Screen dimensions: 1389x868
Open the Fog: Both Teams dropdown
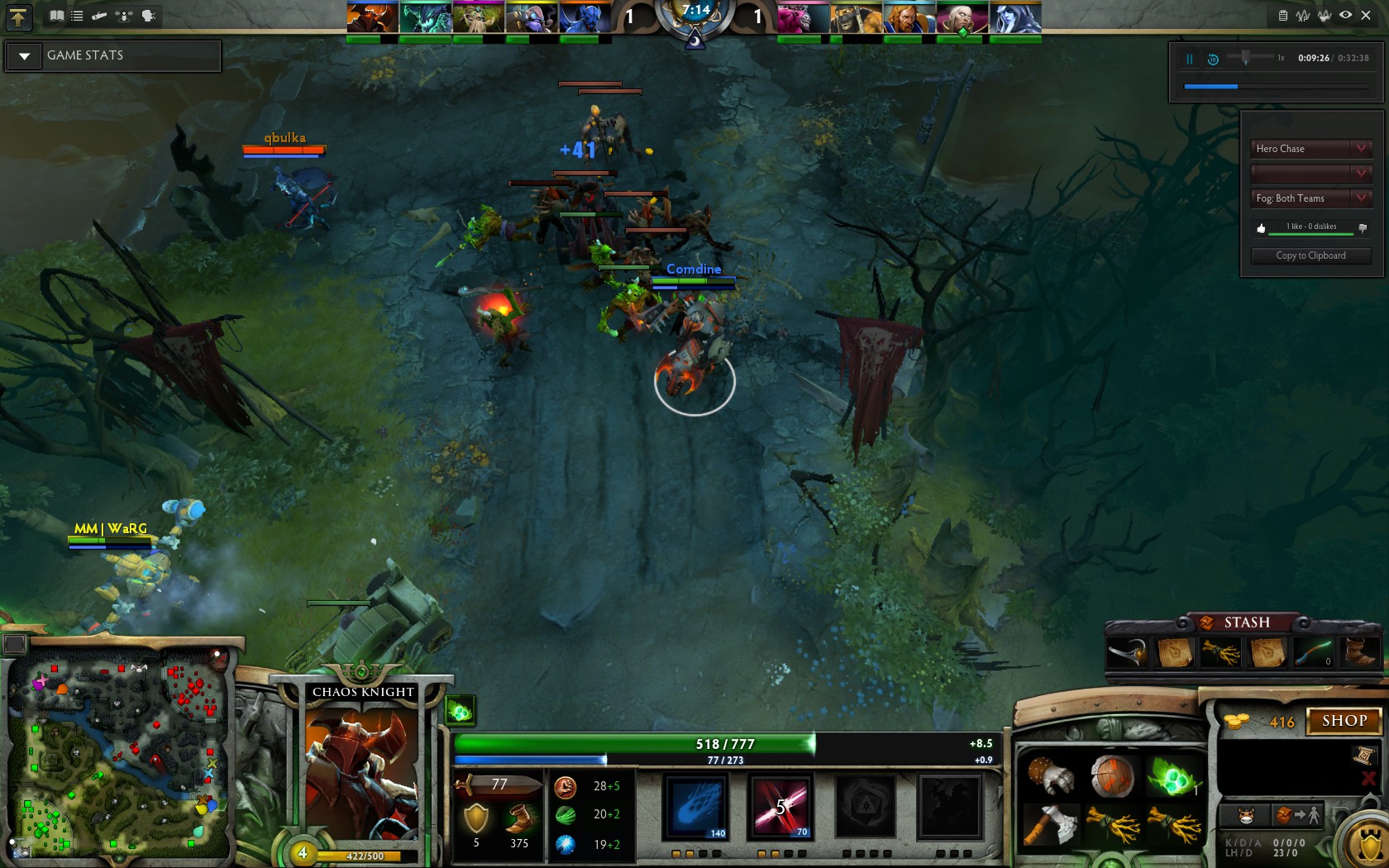point(1310,198)
